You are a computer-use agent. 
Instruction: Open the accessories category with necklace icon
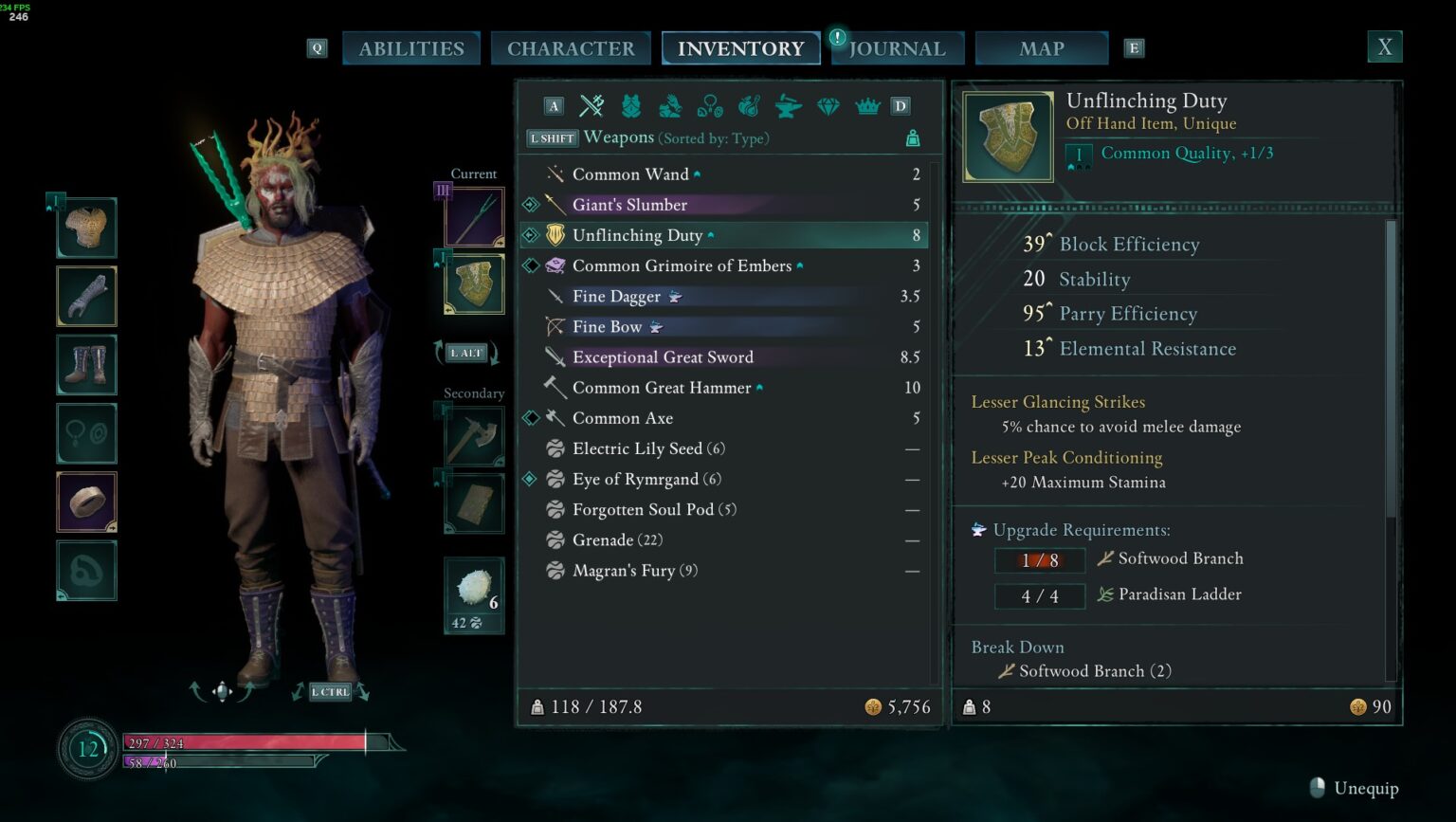pyautogui.click(x=710, y=106)
